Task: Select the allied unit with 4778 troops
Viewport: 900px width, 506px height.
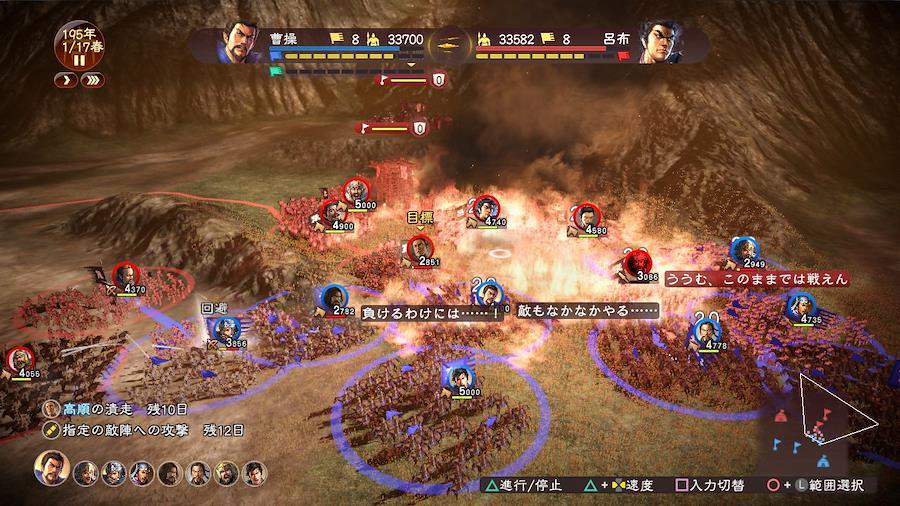Action: pyautogui.click(x=705, y=331)
